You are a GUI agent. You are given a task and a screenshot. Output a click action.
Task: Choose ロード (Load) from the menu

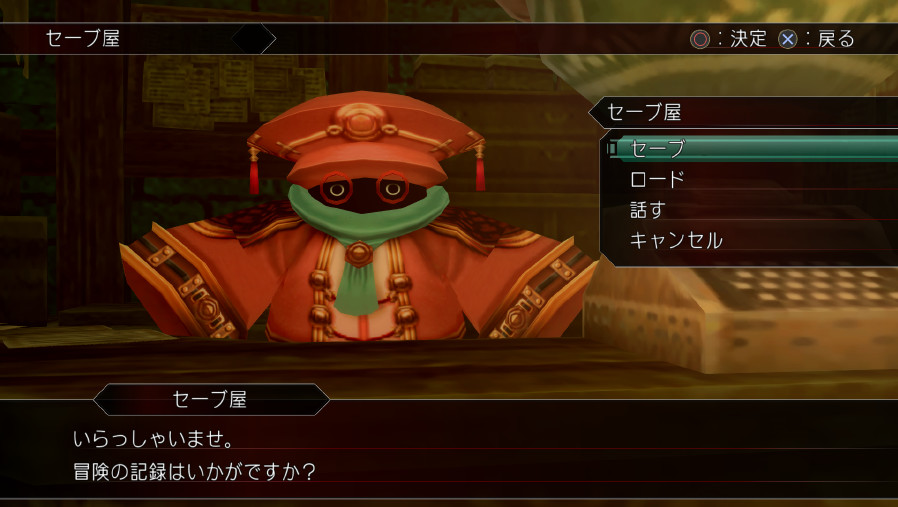click(657, 179)
